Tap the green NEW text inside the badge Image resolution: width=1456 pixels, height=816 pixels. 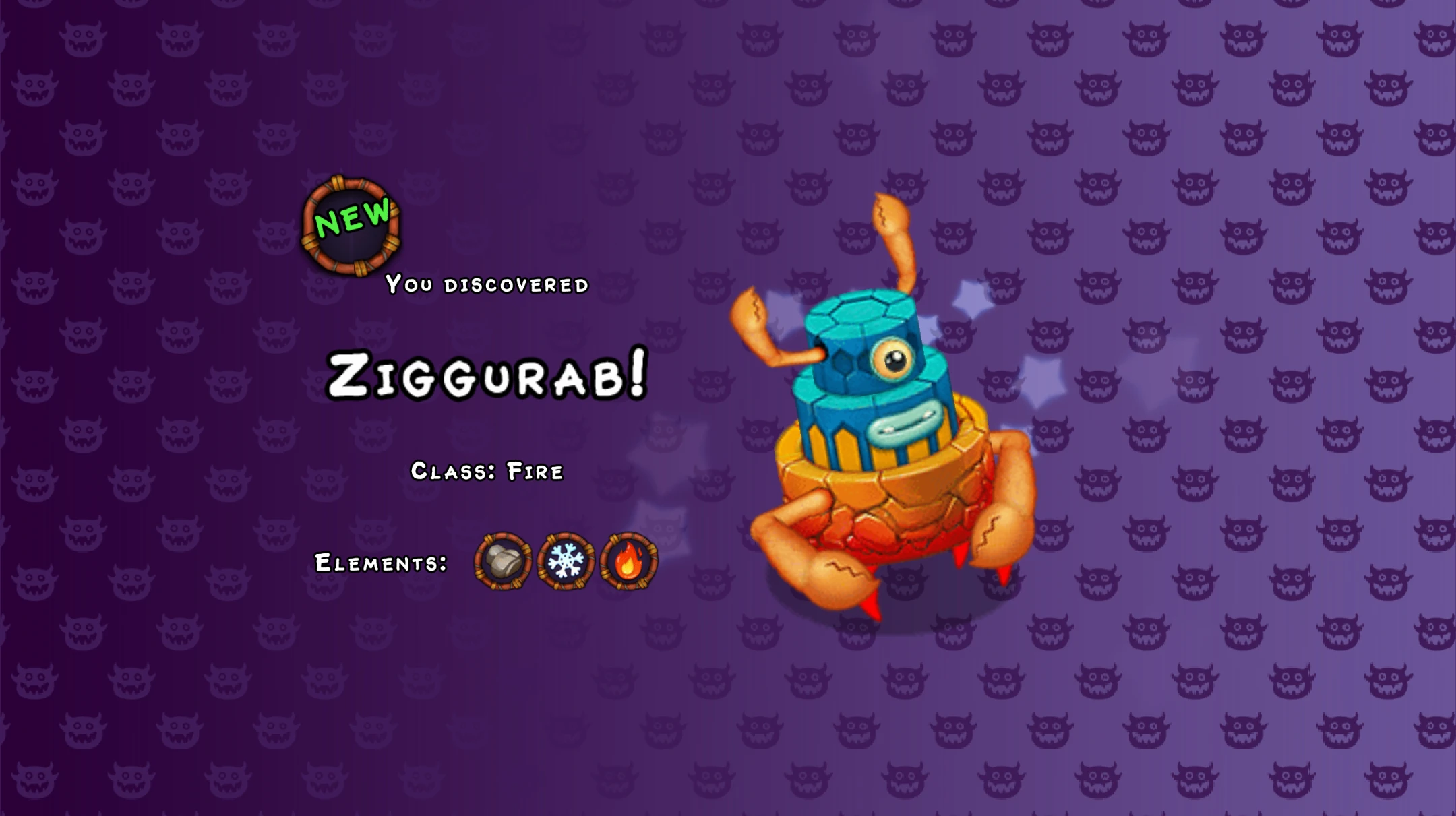(x=353, y=217)
